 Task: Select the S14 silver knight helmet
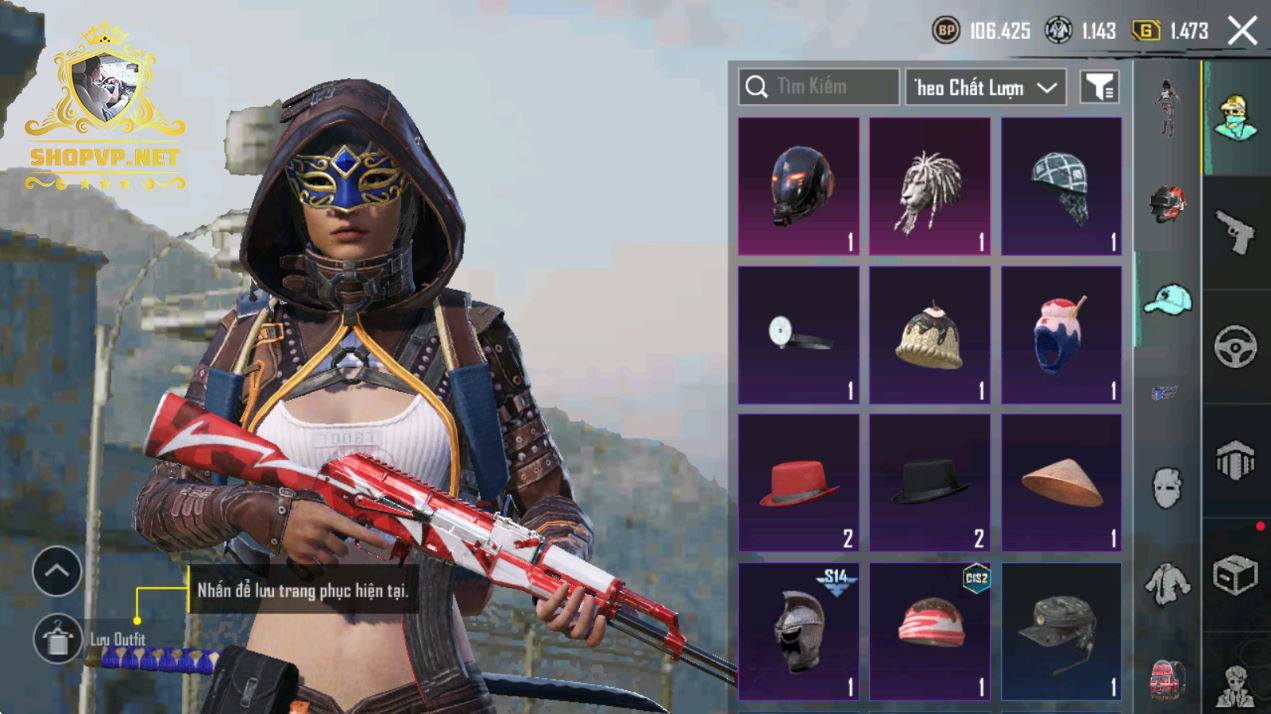(x=798, y=631)
